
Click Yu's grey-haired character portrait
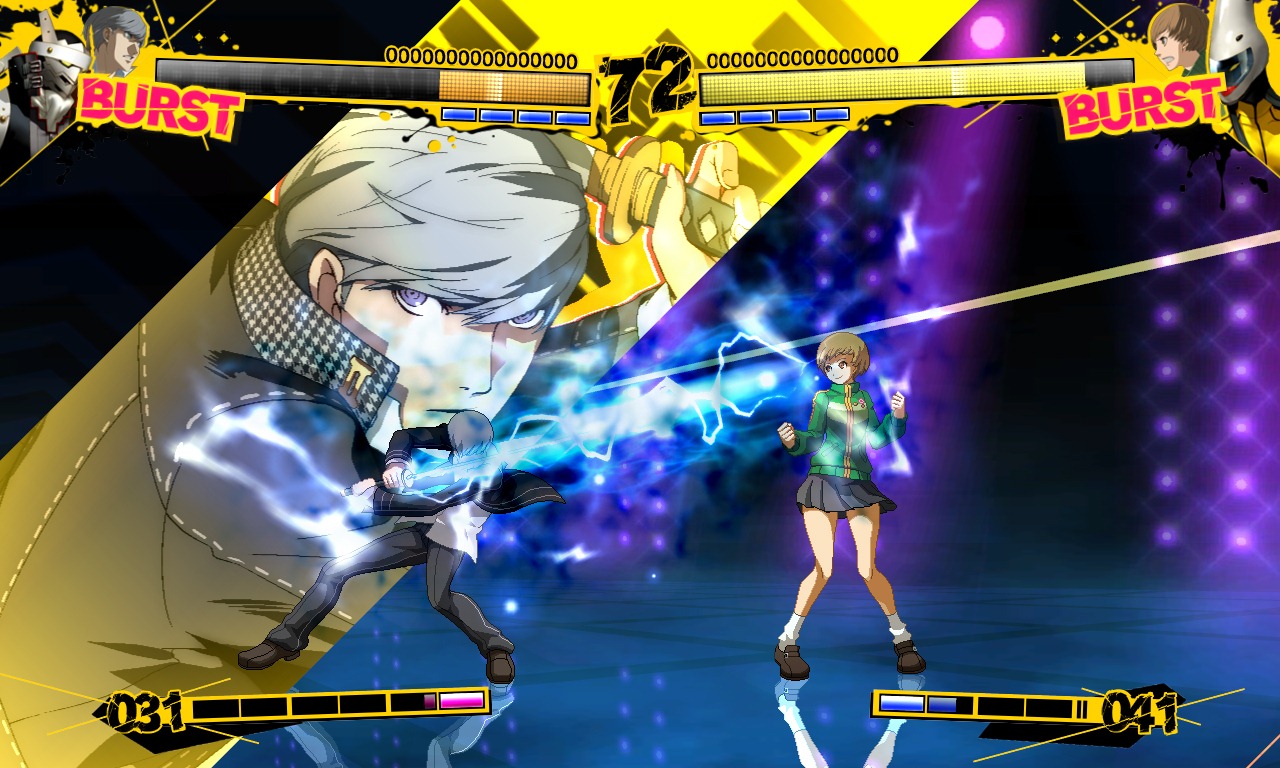tap(115, 40)
